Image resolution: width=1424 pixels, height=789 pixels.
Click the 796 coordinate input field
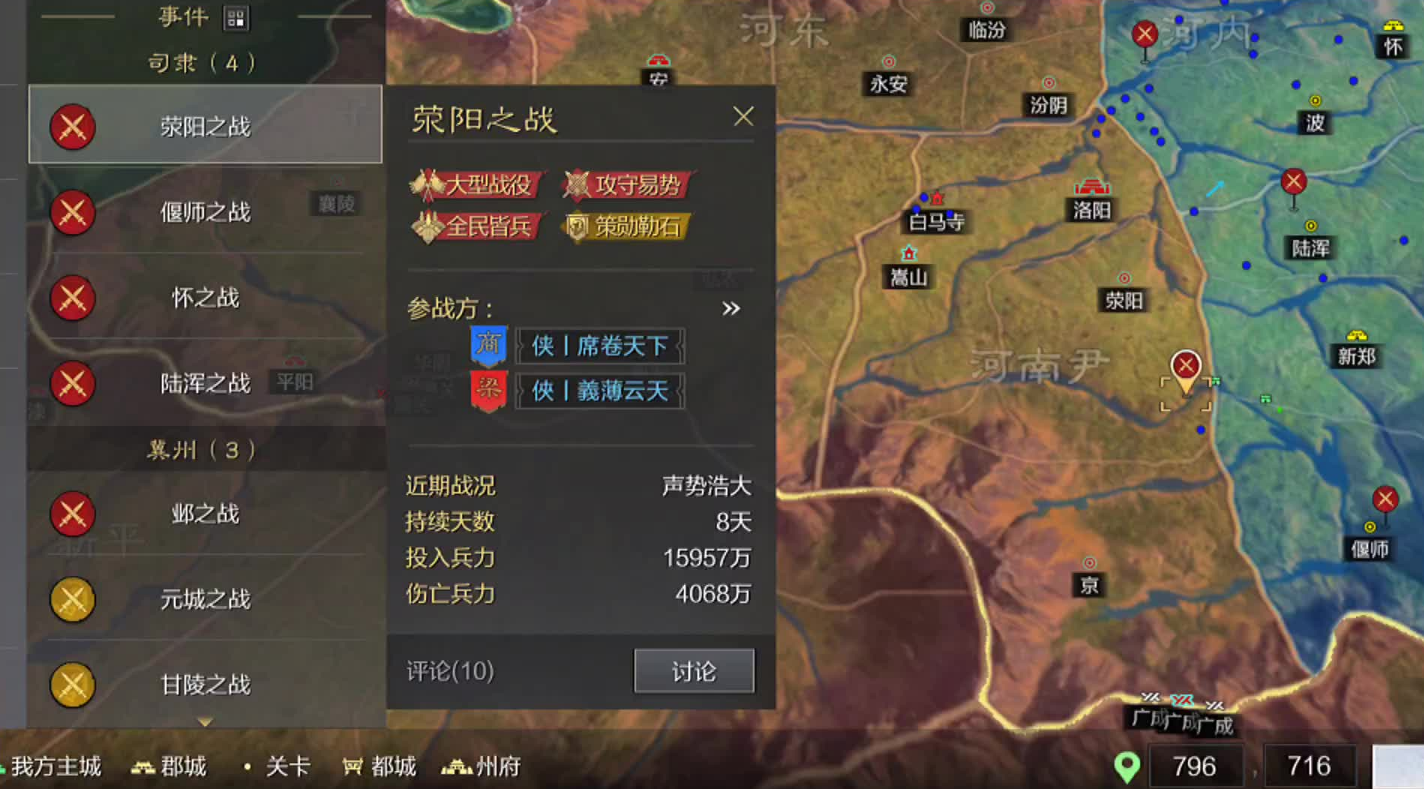[x=1197, y=765]
